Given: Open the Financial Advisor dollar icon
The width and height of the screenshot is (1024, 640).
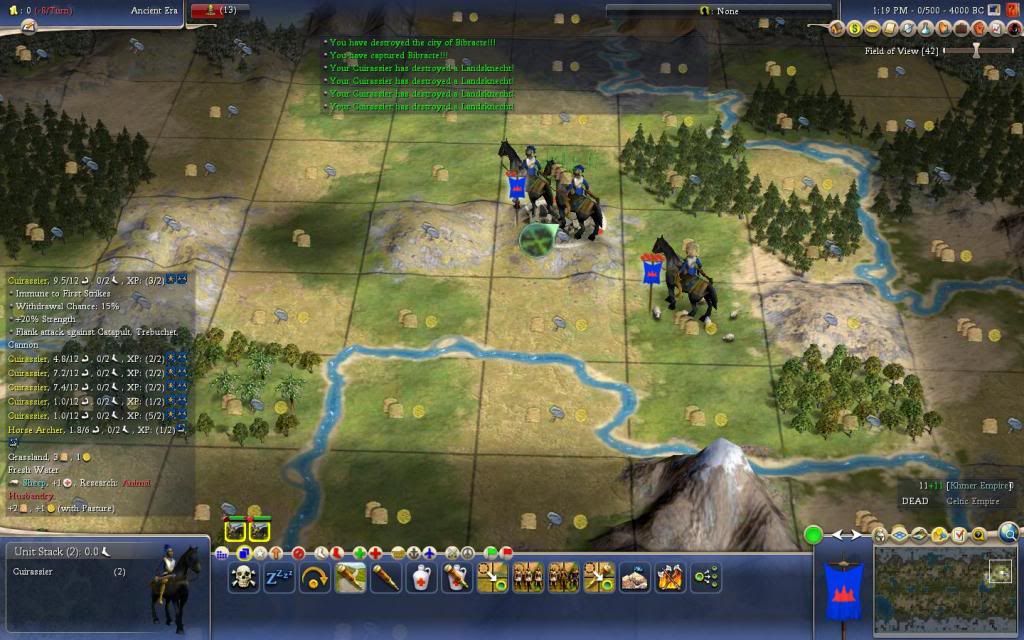Looking at the screenshot, I should (854, 29).
